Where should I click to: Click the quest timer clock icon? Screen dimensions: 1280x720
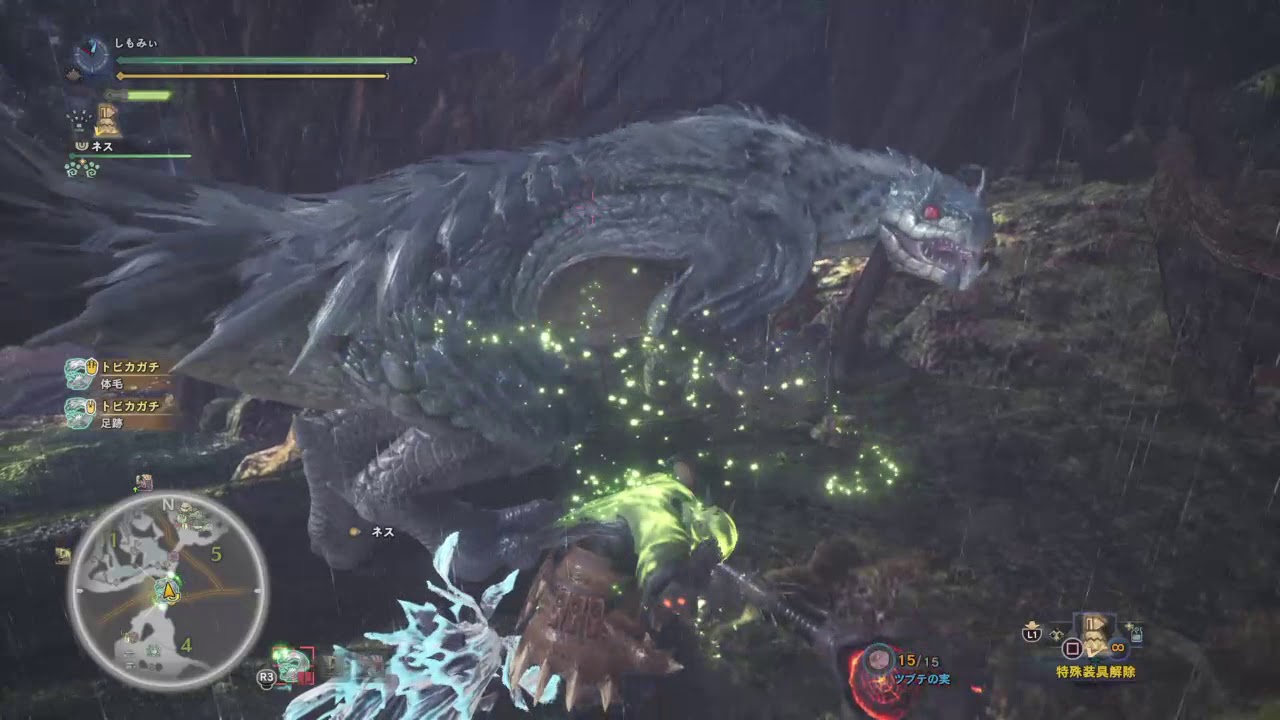tap(92, 56)
